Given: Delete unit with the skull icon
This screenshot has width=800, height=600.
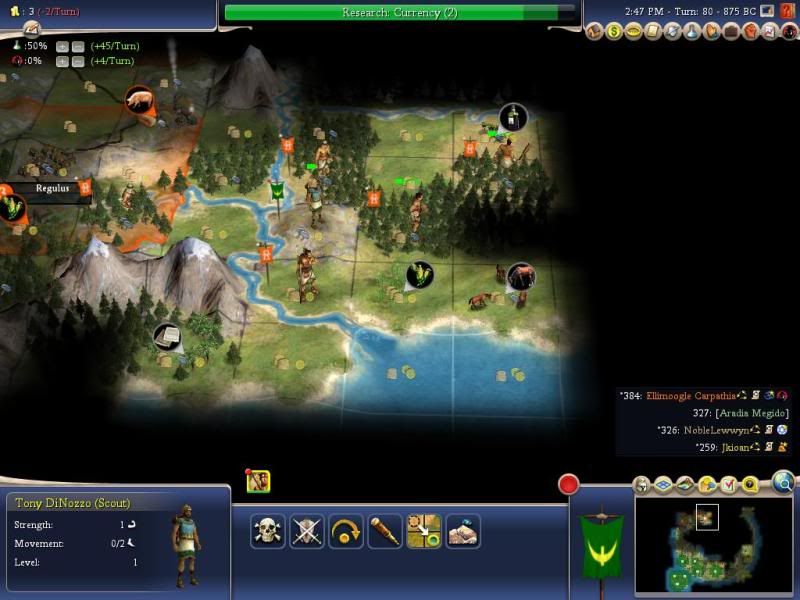Looking at the screenshot, I should (267, 531).
